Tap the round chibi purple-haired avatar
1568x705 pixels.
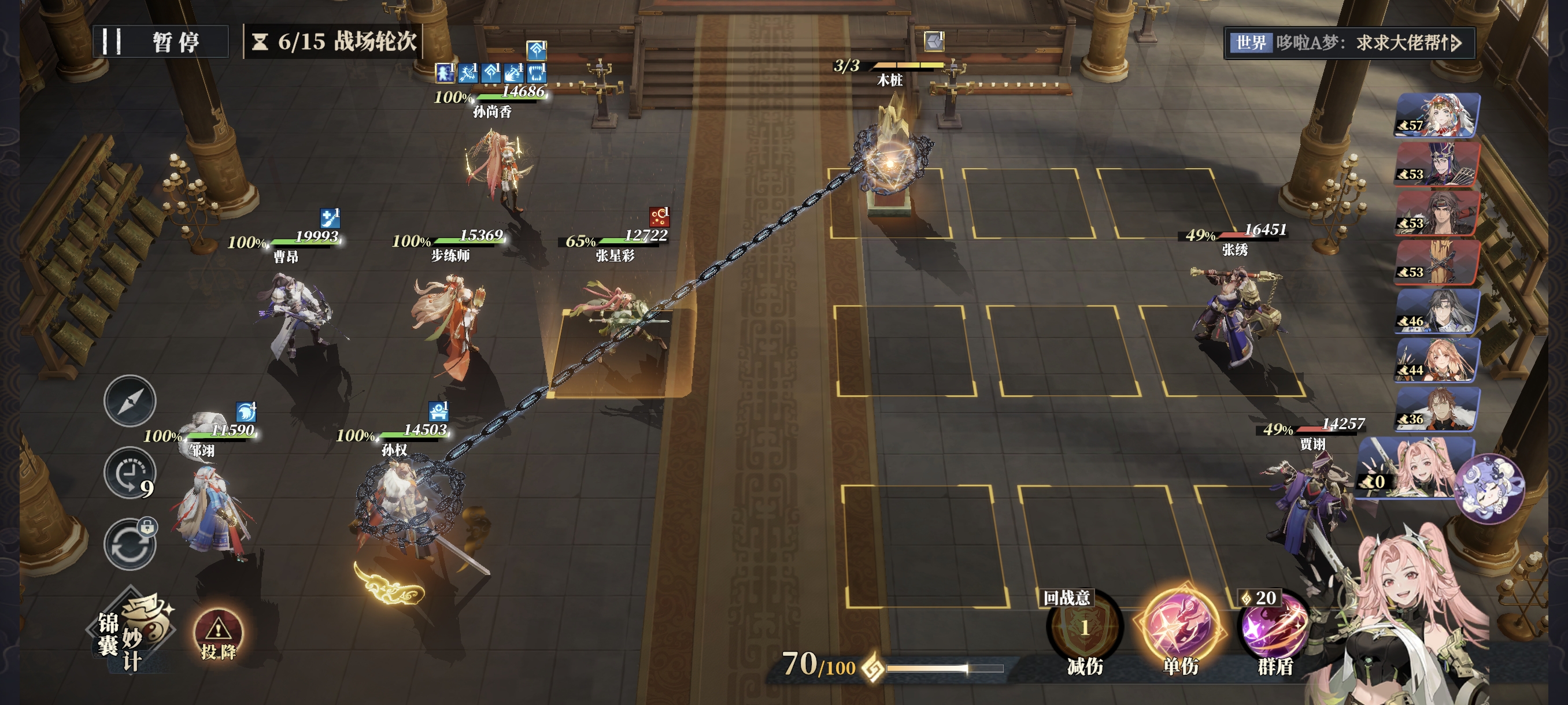(1489, 489)
